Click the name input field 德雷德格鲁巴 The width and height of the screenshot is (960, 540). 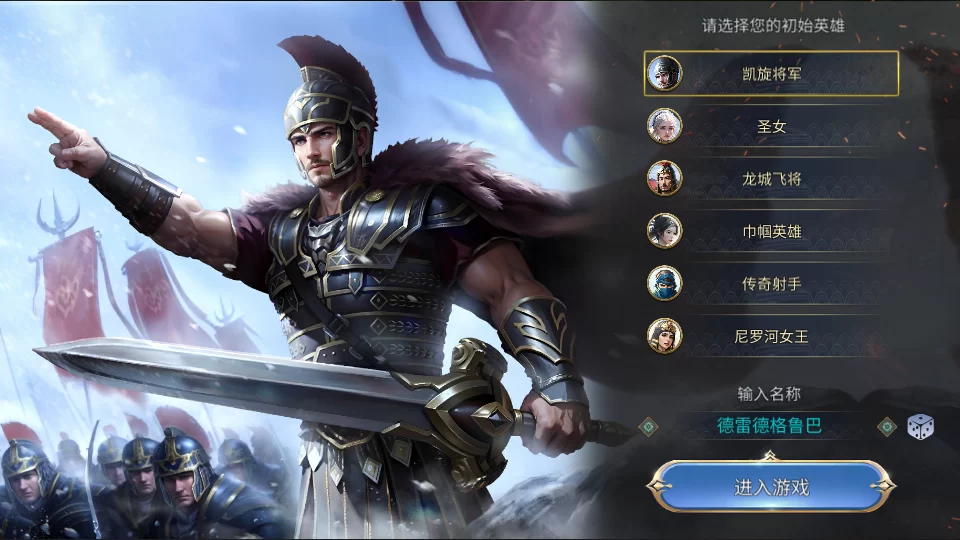click(769, 426)
